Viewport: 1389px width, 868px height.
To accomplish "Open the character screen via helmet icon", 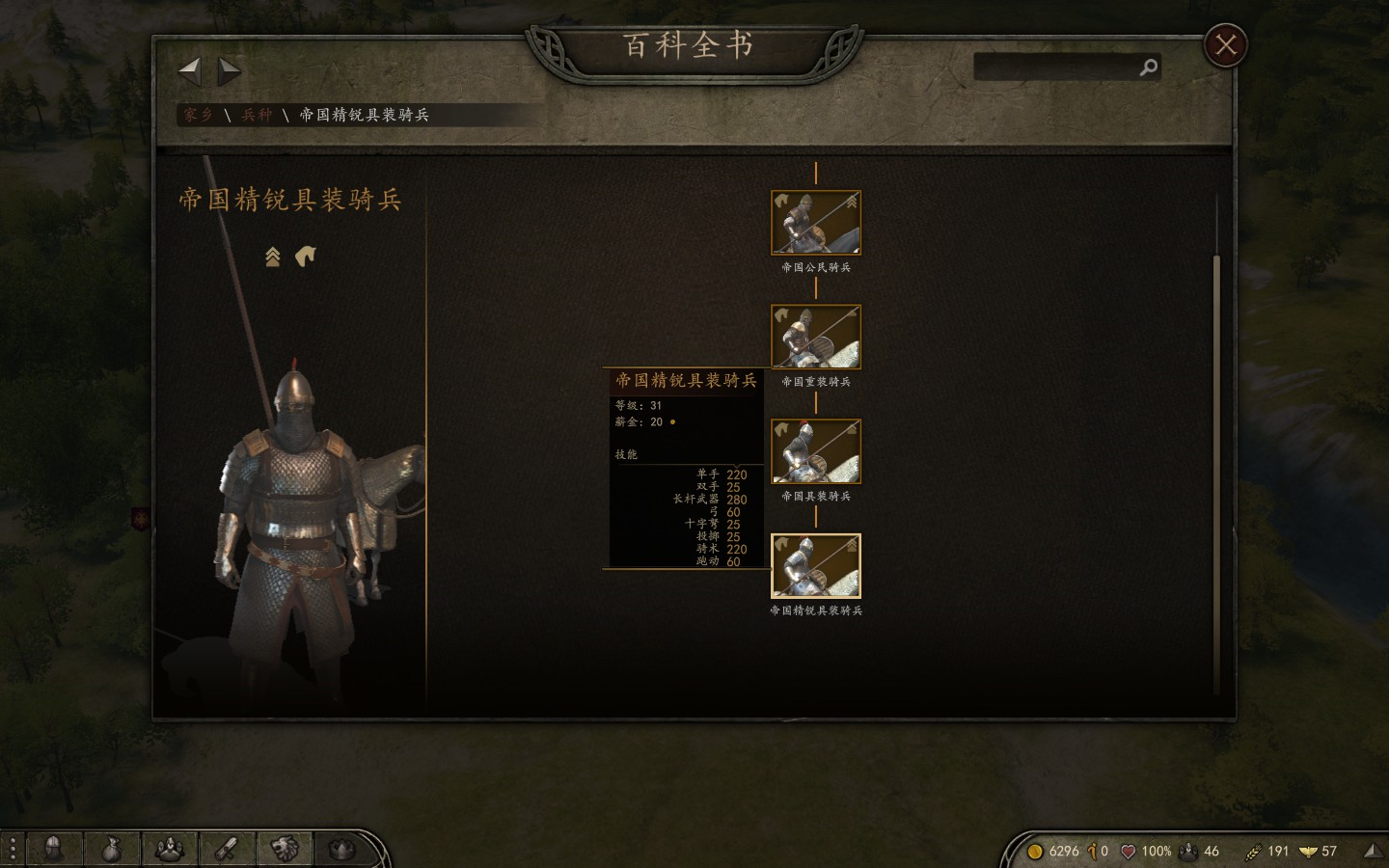I will [56, 850].
